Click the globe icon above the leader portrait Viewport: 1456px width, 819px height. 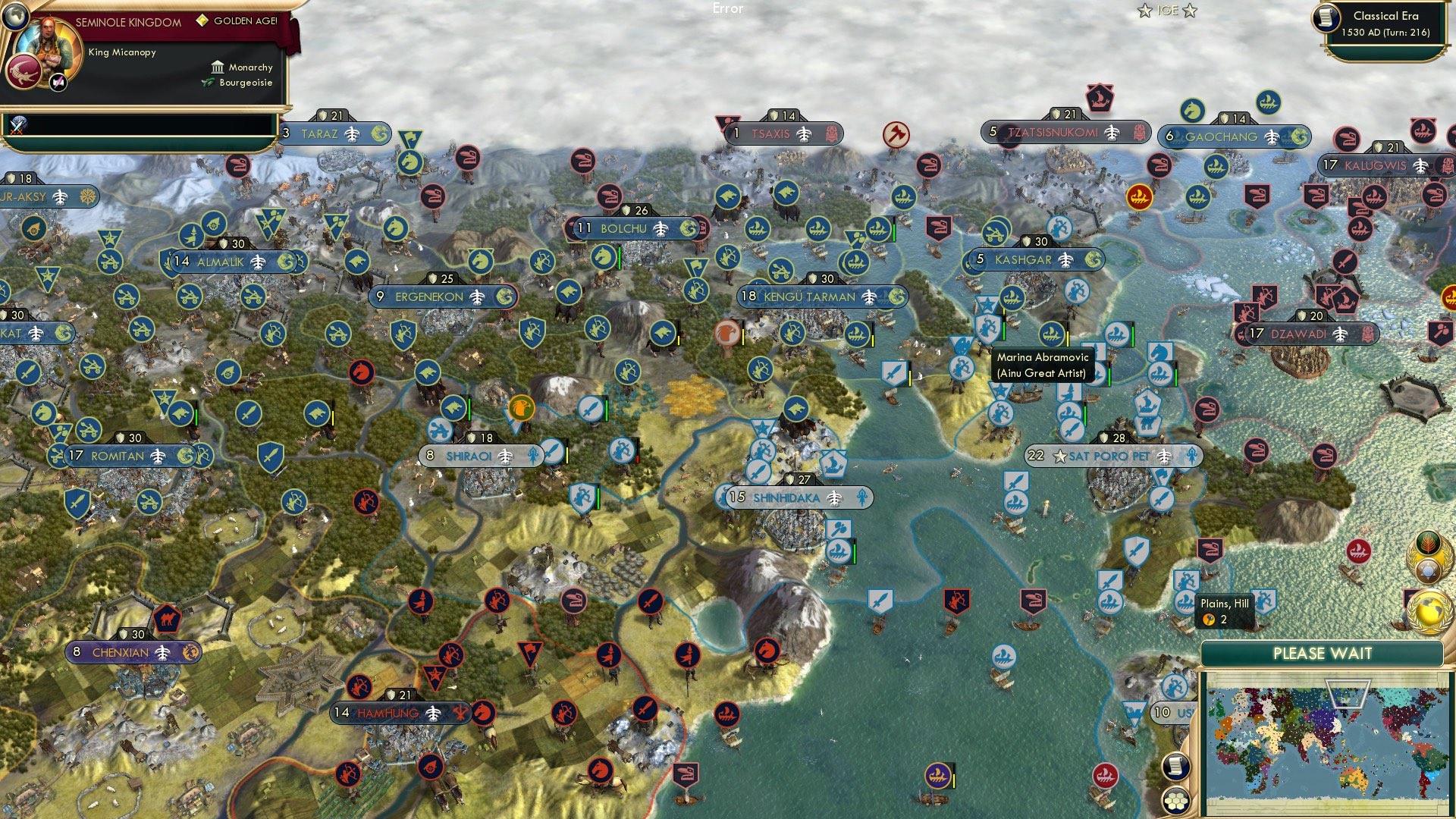click(14, 14)
